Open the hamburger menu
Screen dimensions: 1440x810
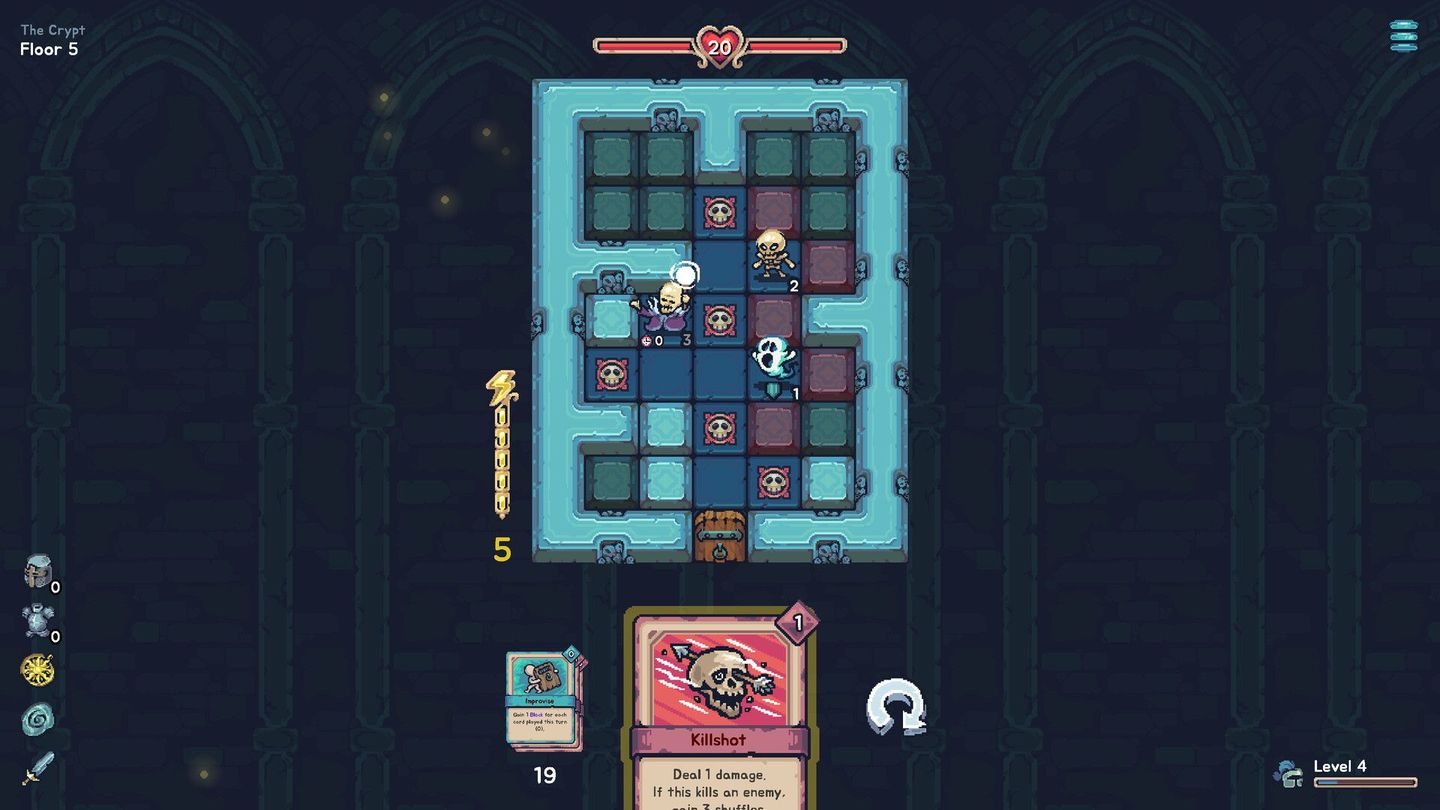1403,36
